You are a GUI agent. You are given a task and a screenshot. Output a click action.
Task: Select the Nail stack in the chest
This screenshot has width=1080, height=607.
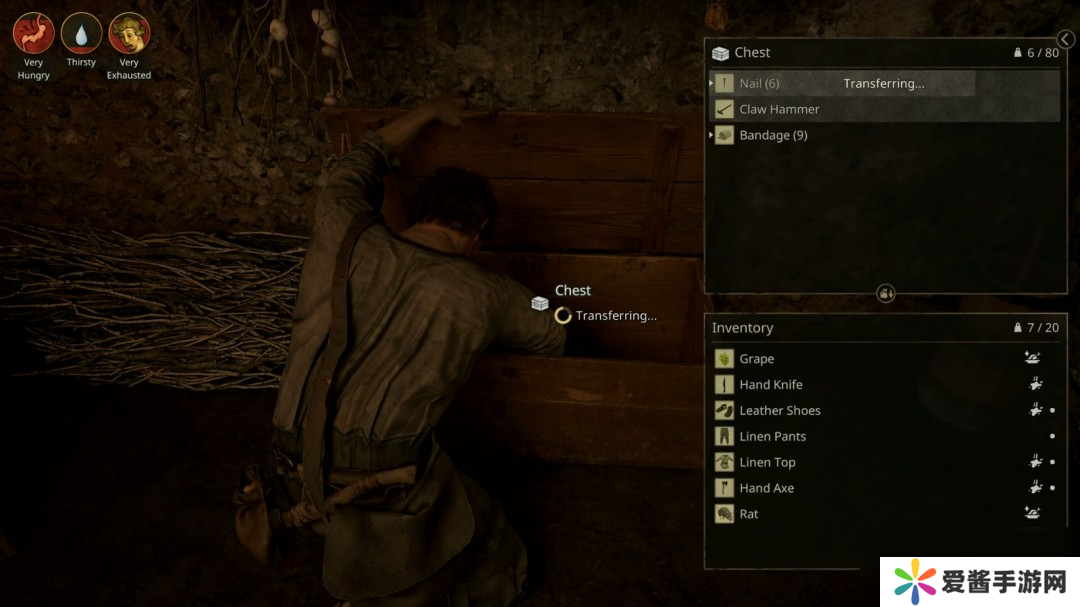759,84
